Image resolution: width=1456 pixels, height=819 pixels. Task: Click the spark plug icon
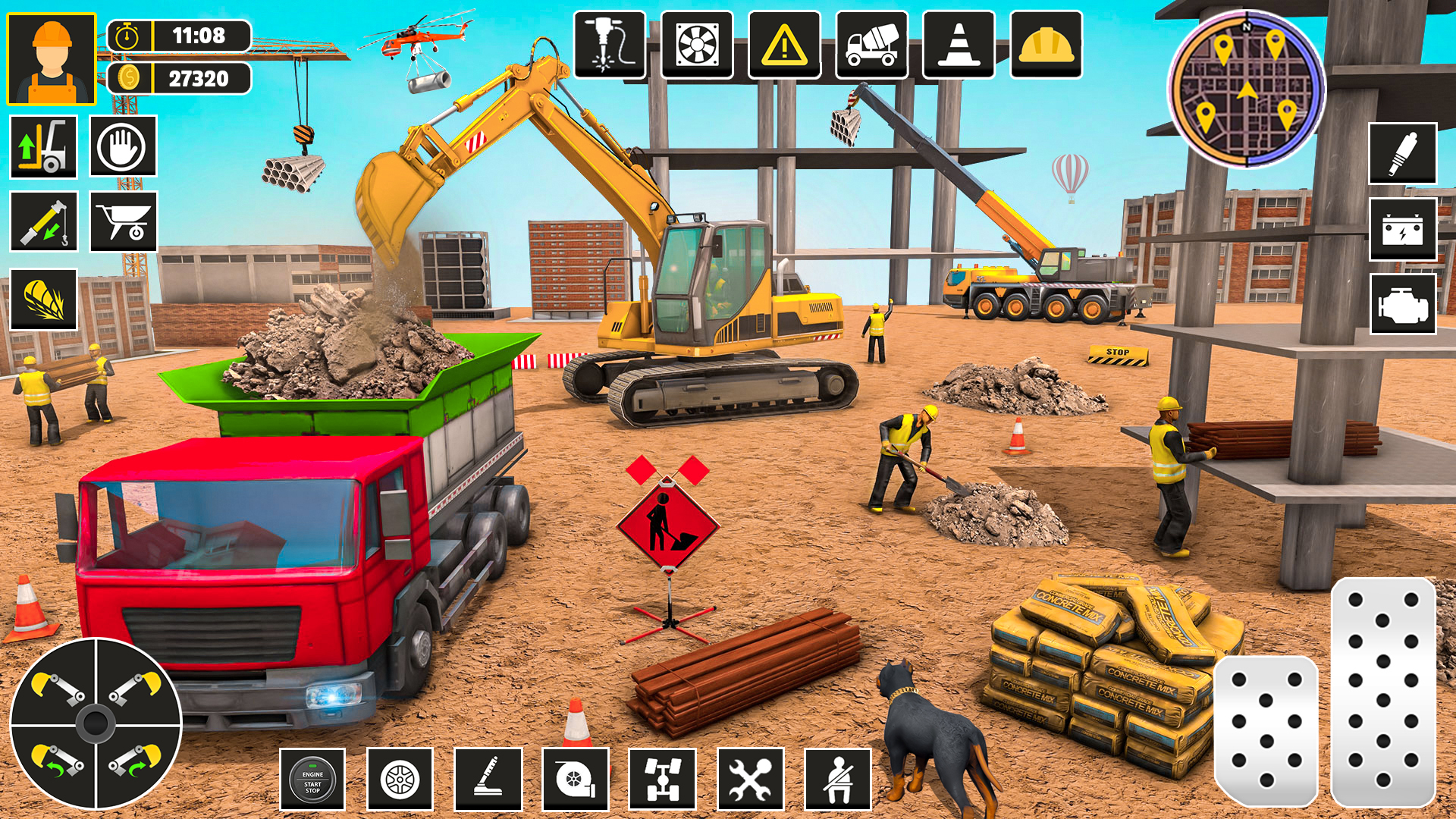[x=1402, y=153]
